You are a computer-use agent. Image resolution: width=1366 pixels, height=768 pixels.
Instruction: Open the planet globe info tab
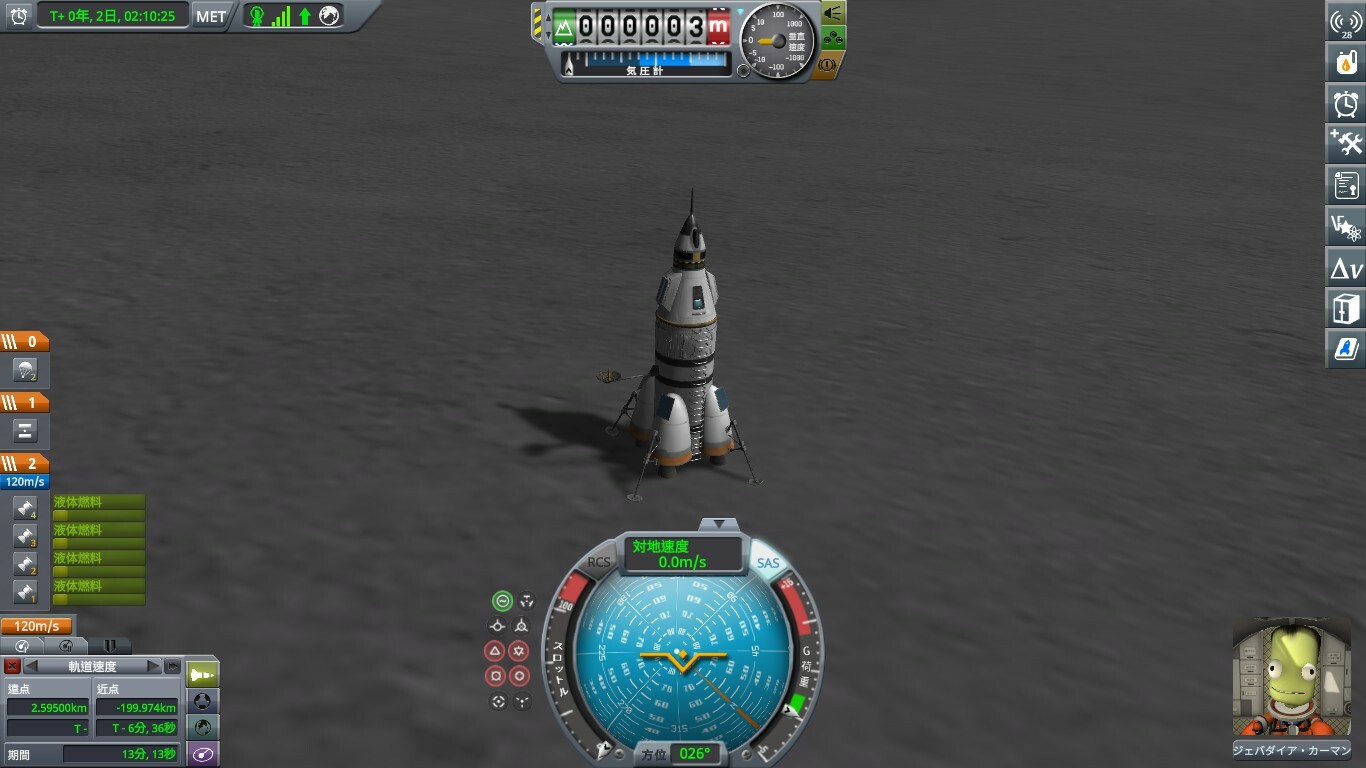pyautogui.click(x=203, y=727)
